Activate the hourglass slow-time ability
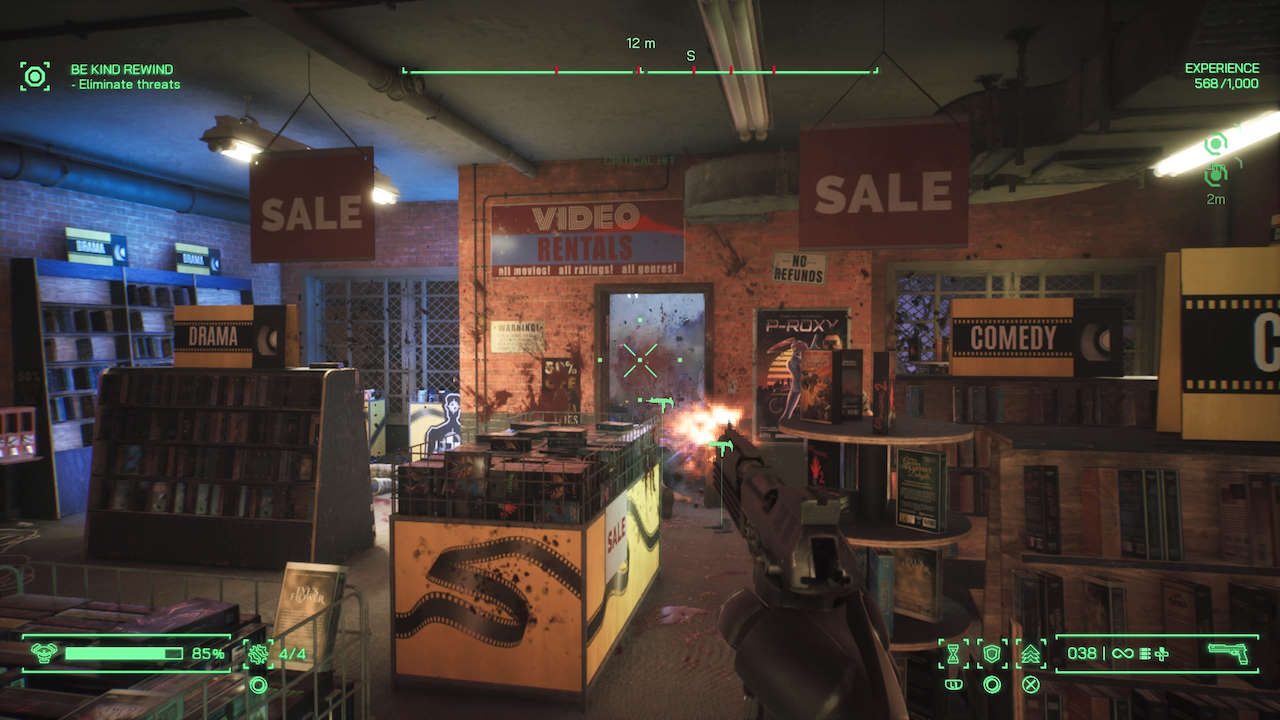This screenshot has width=1280, height=720. 954,654
